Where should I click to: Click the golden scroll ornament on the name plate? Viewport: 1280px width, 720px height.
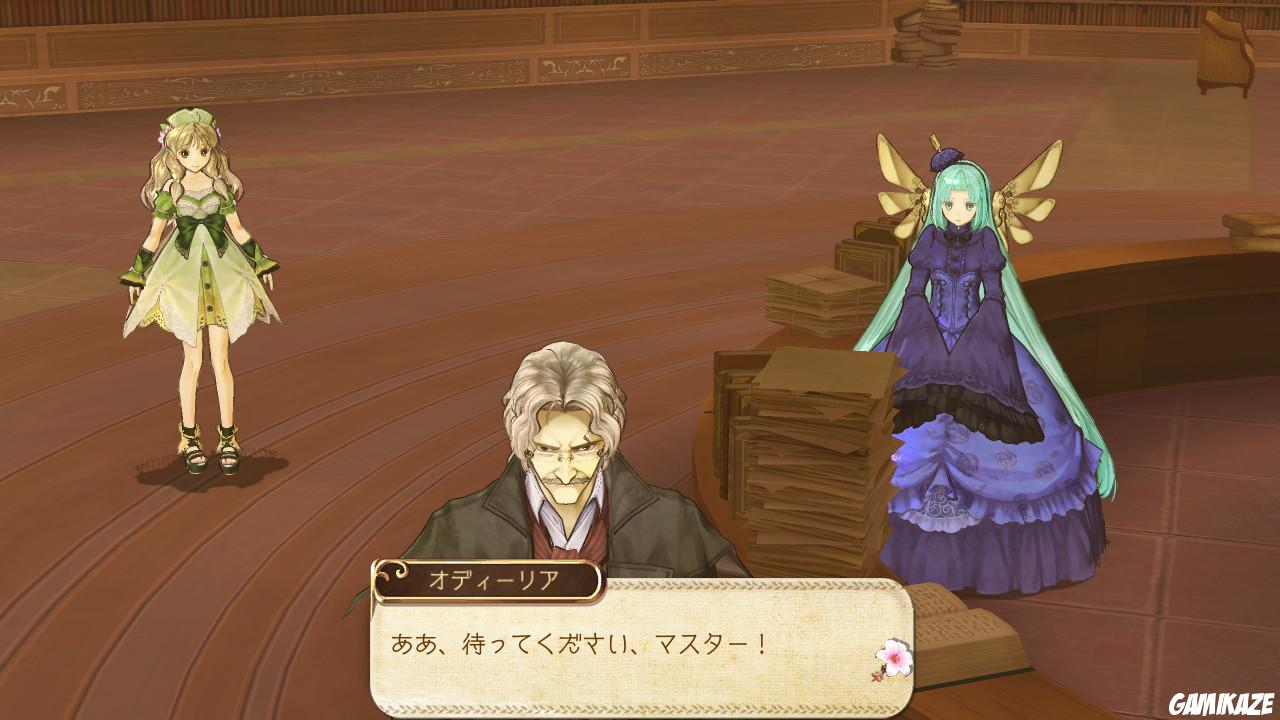click(x=390, y=572)
